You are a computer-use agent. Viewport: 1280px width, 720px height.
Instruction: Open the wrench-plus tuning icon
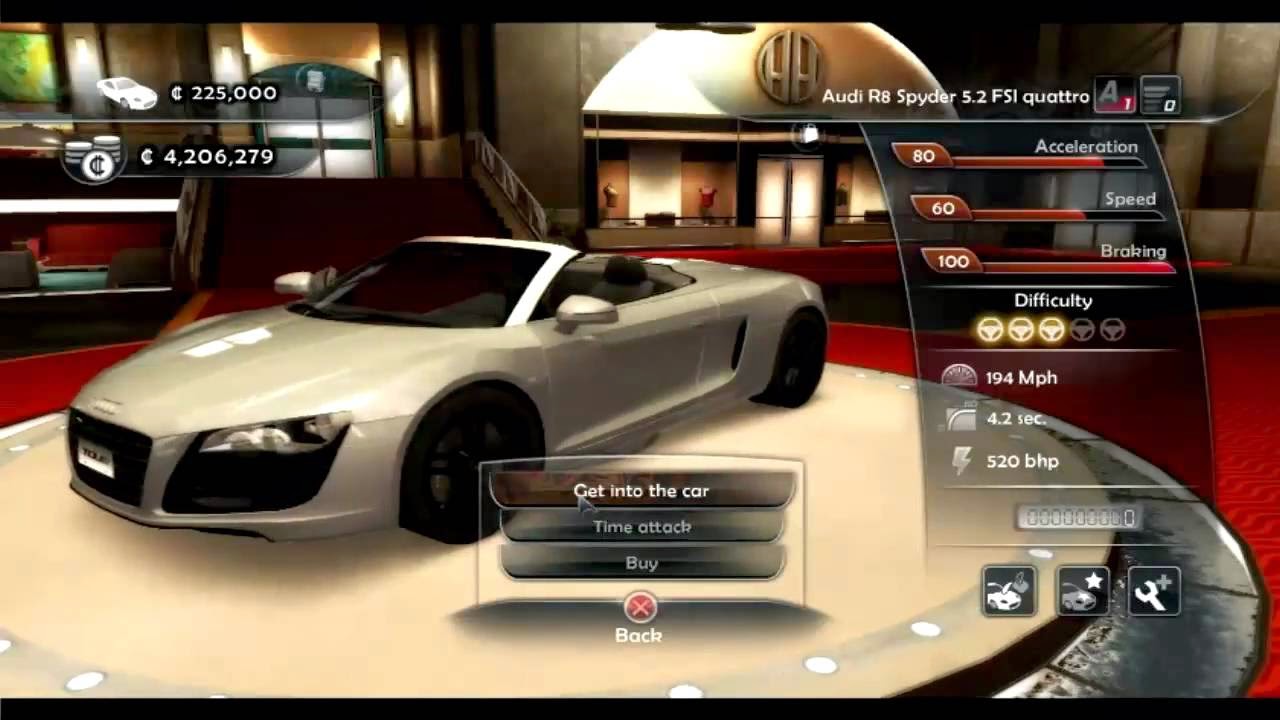pyautogui.click(x=1155, y=591)
